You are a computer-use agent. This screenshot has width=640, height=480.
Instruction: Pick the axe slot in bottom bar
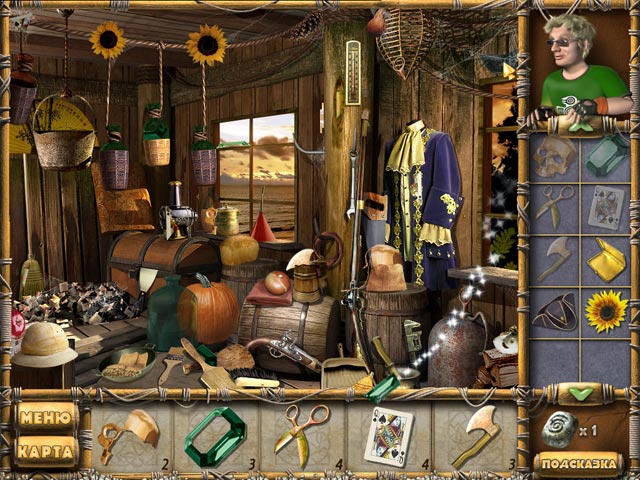[475, 436]
